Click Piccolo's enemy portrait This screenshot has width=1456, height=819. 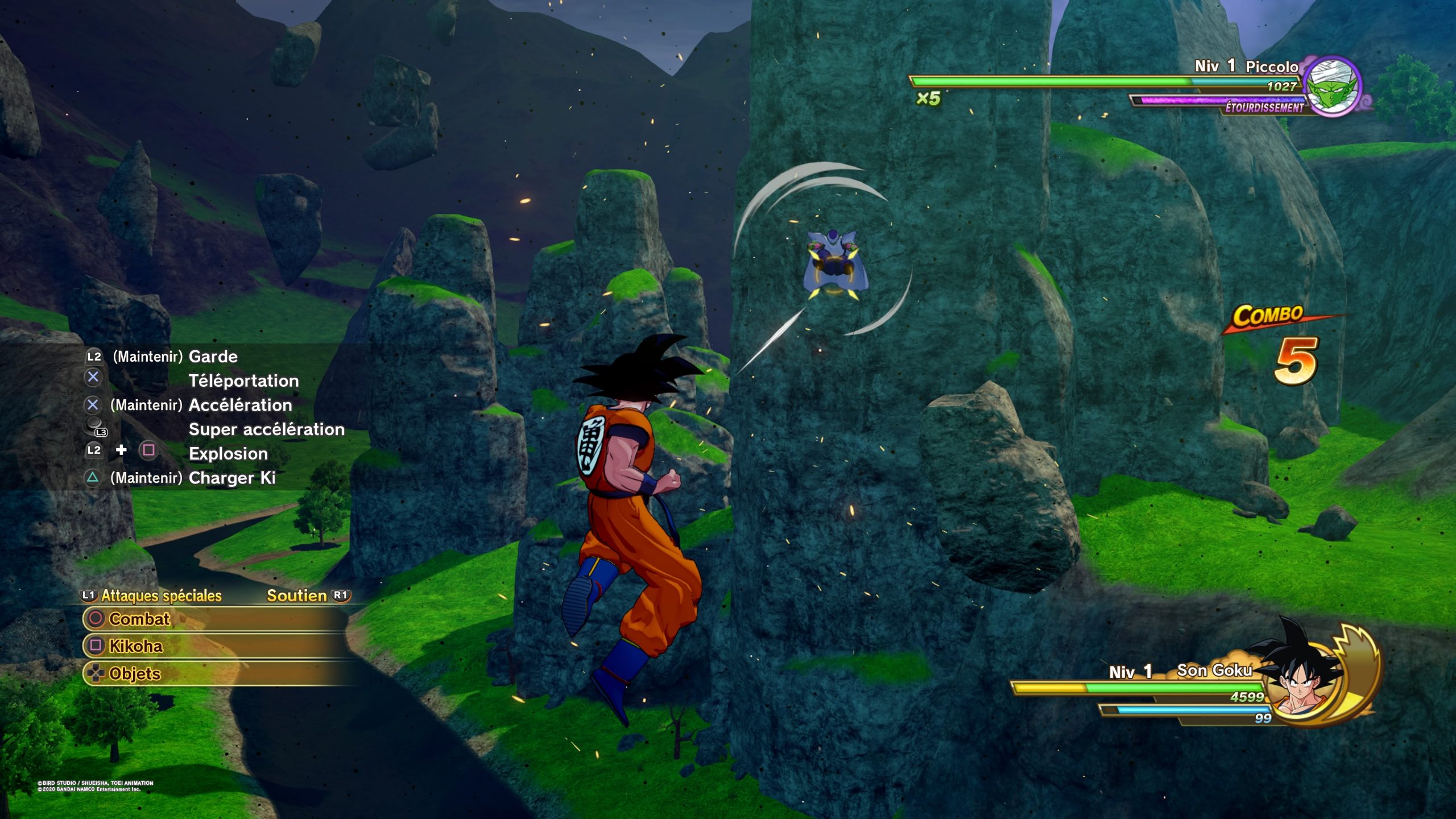[1332, 86]
